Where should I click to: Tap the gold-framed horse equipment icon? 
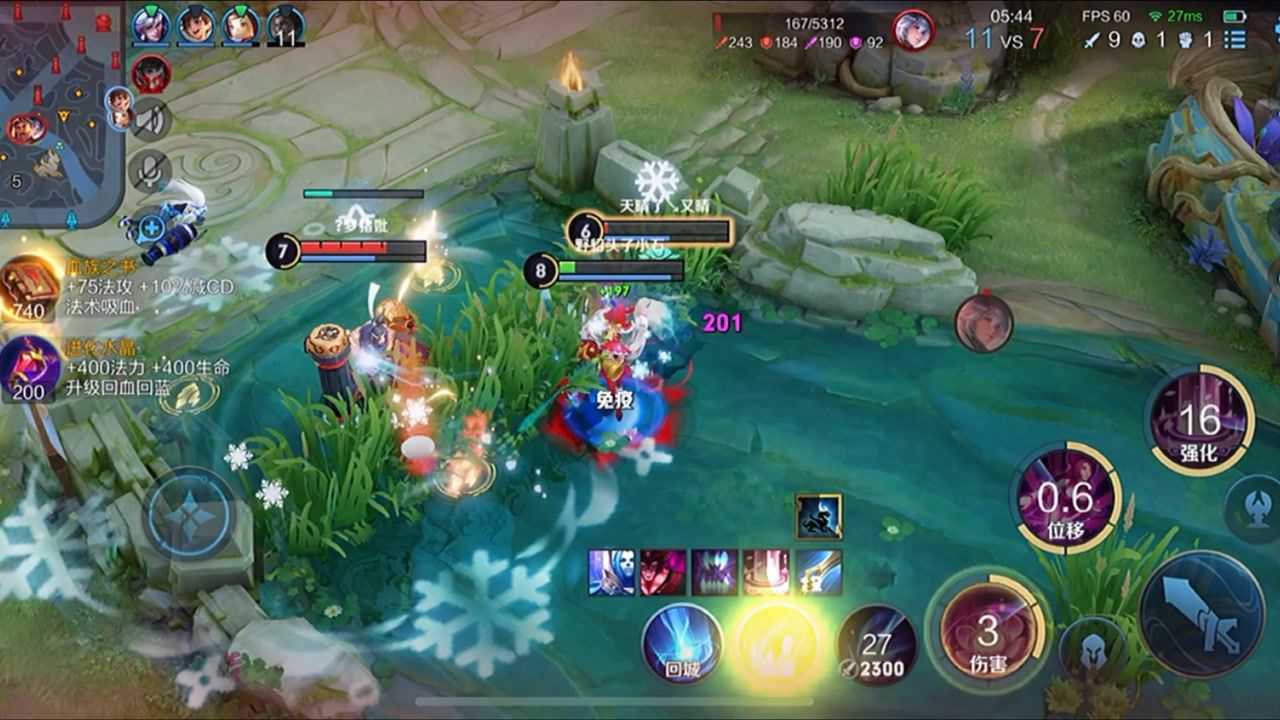point(819,516)
